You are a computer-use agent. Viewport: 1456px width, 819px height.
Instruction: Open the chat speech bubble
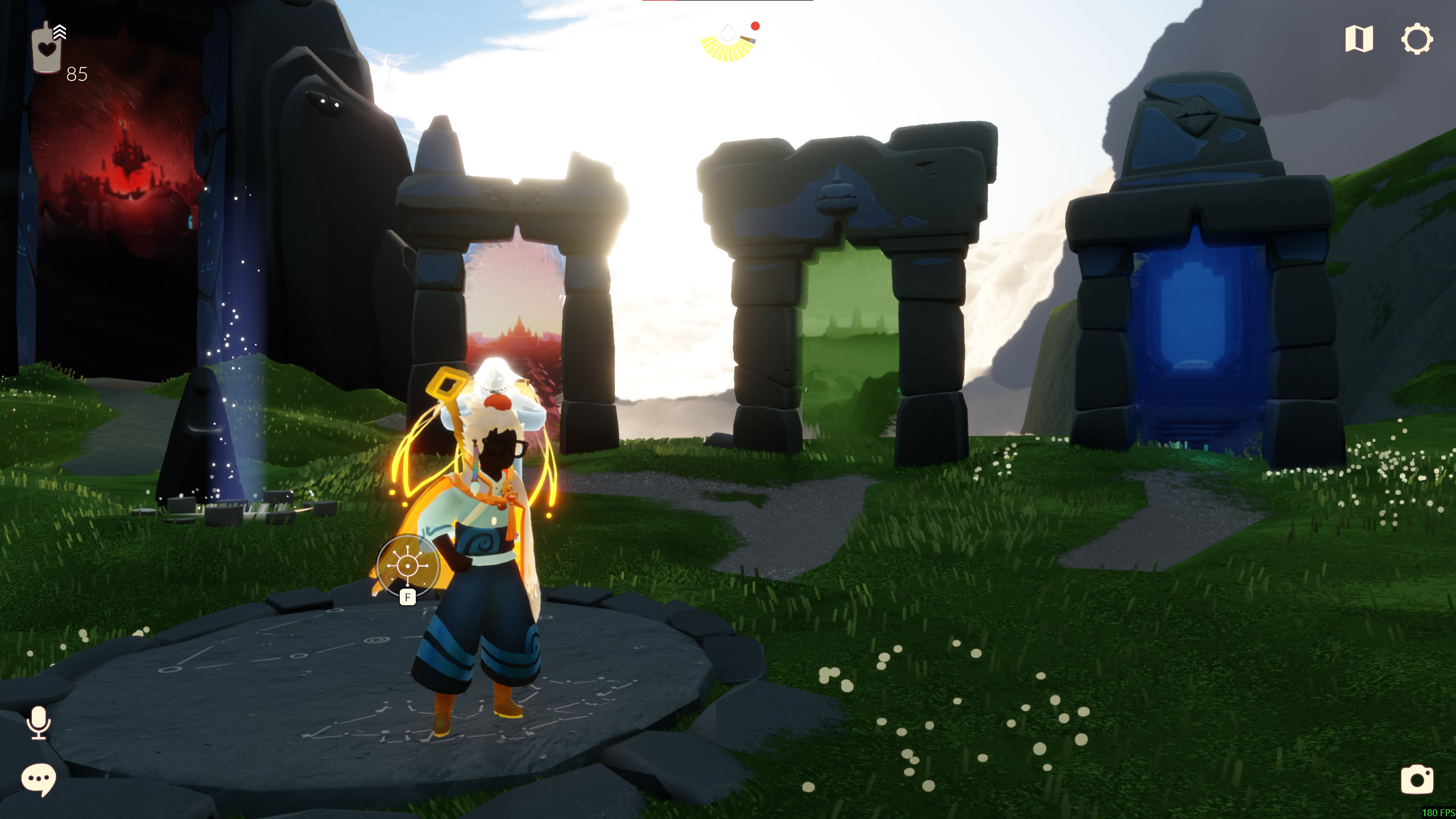(39, 779)
